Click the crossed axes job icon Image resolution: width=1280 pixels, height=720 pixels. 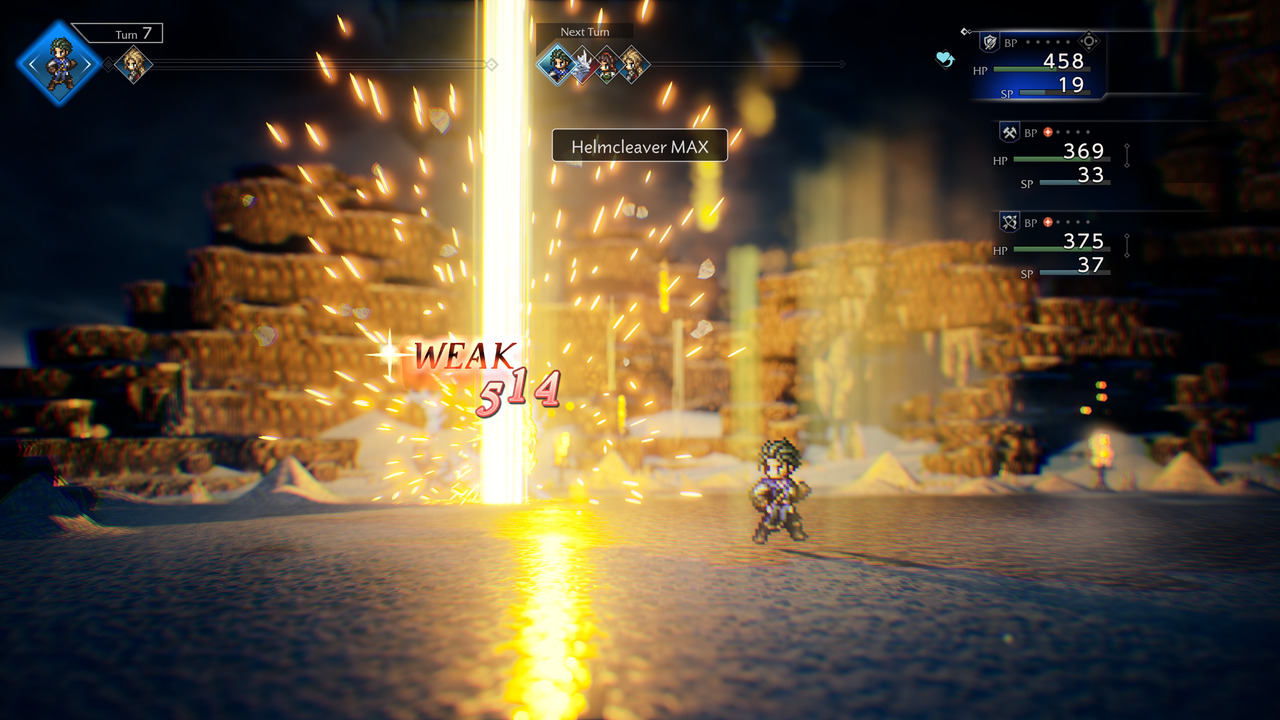pos(1009,132)
